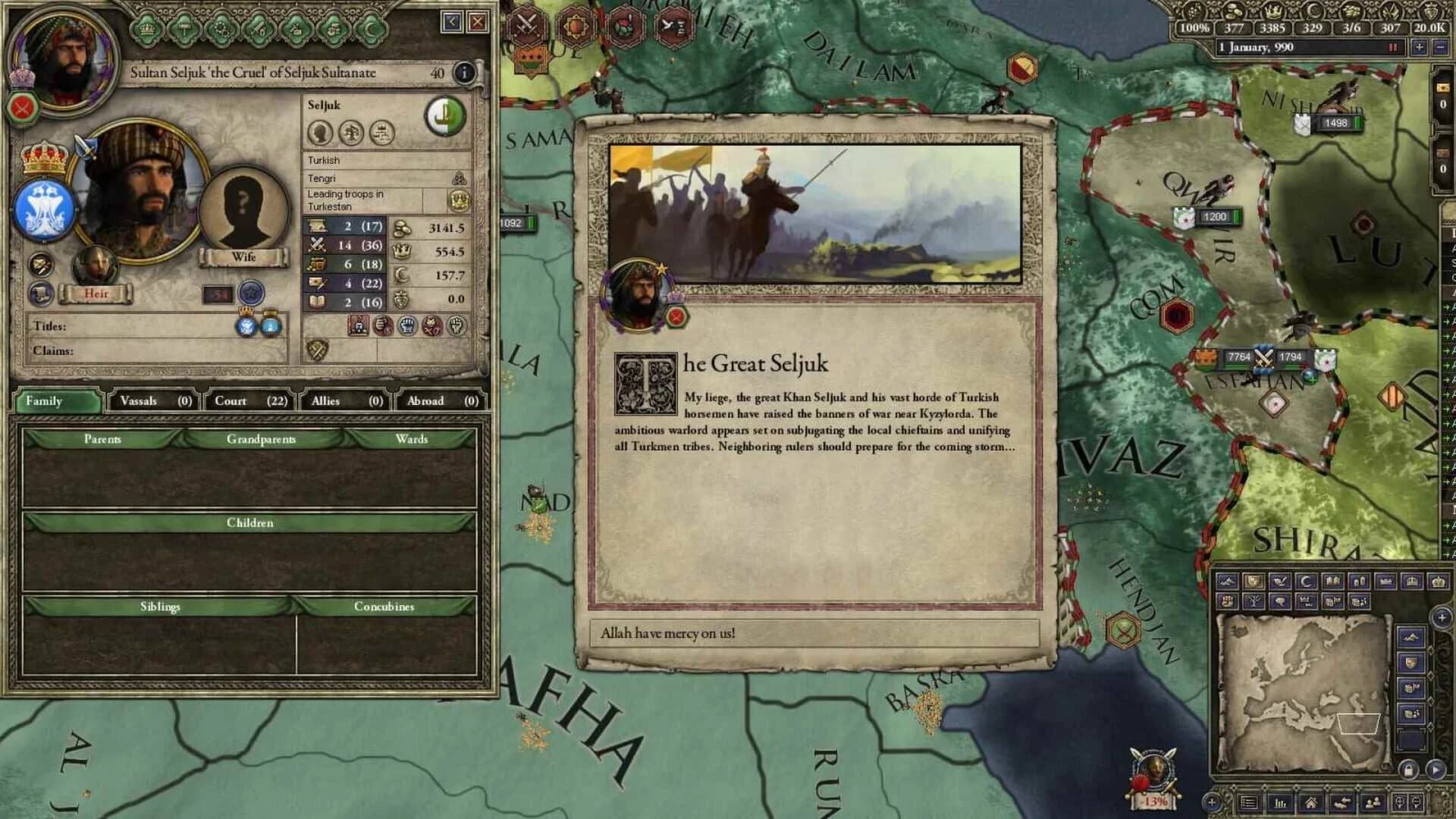
Task: Select the dynasty tree map mode icon
Action: click(1255, 601)
